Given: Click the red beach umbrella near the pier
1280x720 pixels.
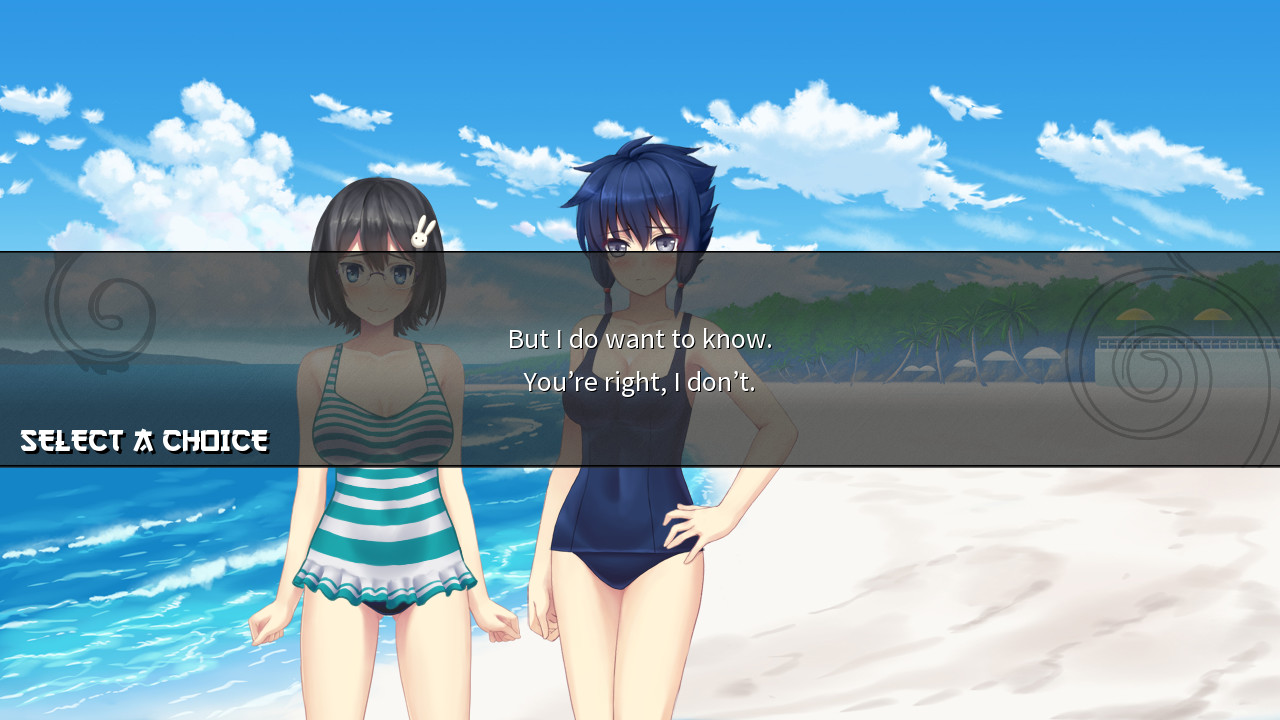Looking at the screenshot, I should (x=1135, y=315).
